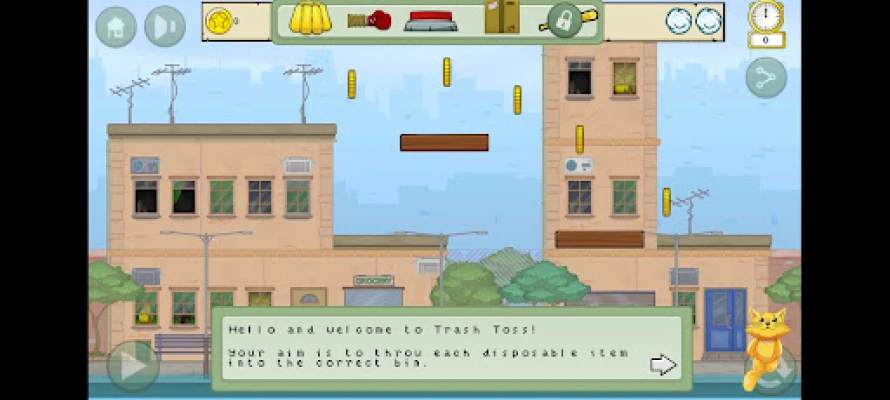Viewport: 890px width, 400px height.
Task: Start the level with the play button
Action: pos(133,366)
